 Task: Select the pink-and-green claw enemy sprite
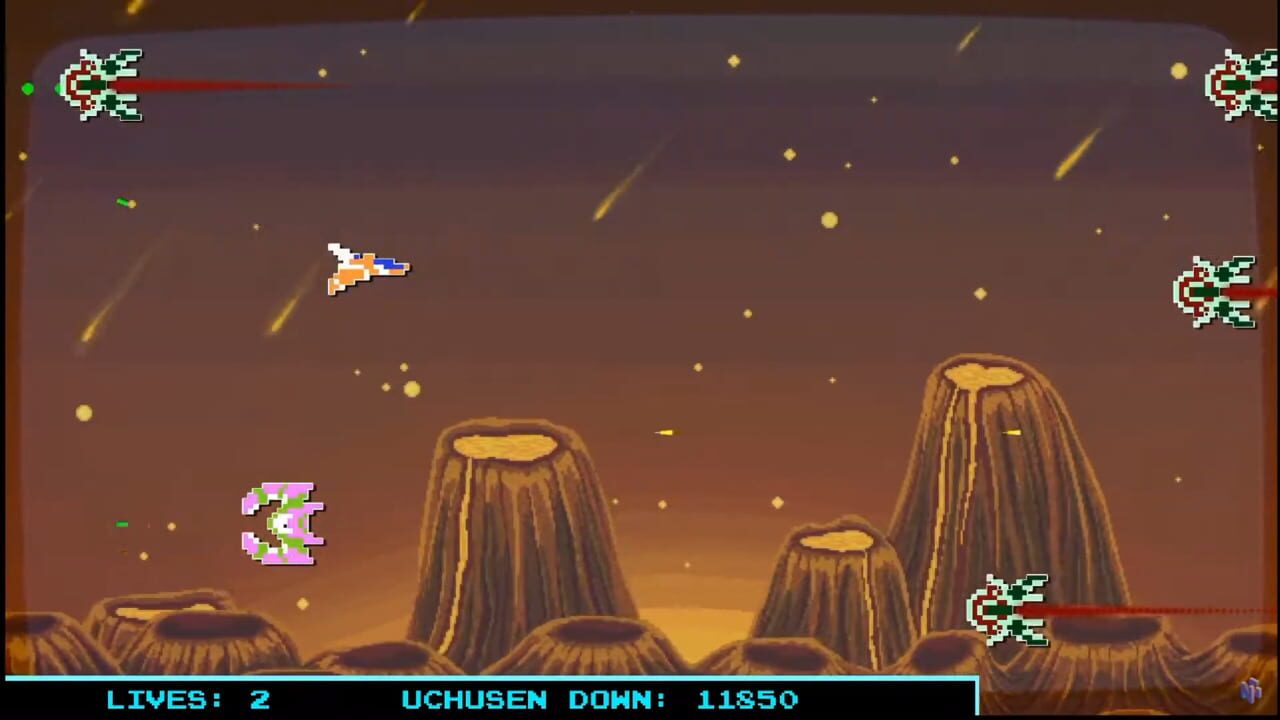coord(283,525)
